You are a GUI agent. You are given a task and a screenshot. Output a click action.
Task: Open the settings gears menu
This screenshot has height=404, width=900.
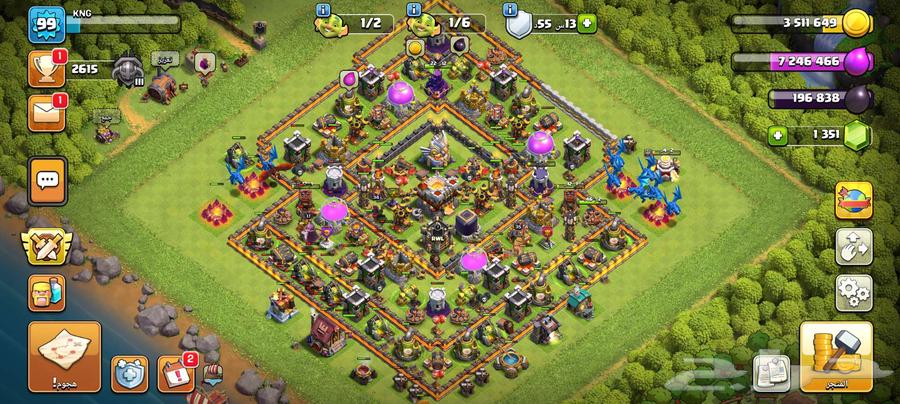[854, 291]
